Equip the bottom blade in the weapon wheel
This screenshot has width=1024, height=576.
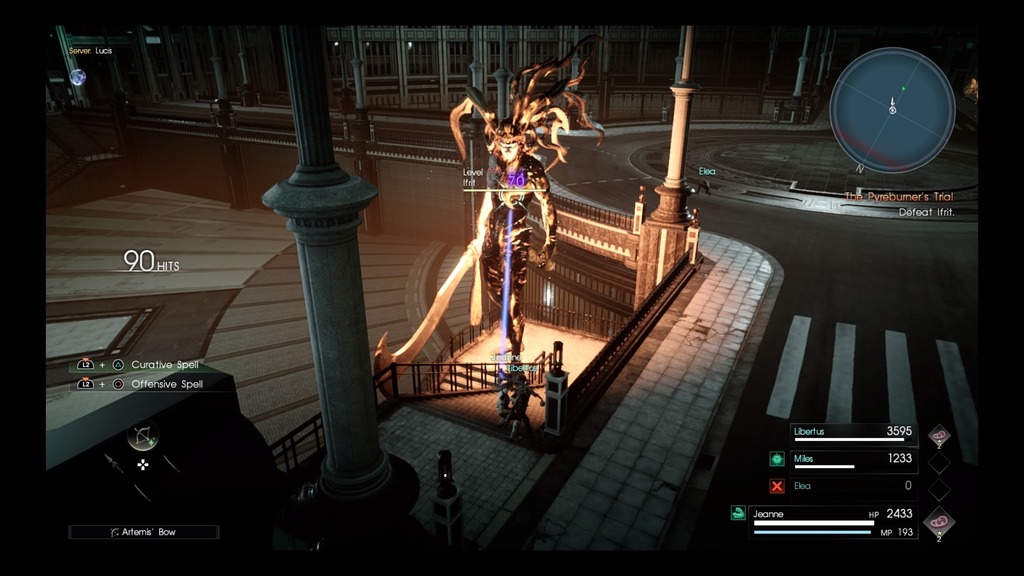tap(142, 490)
